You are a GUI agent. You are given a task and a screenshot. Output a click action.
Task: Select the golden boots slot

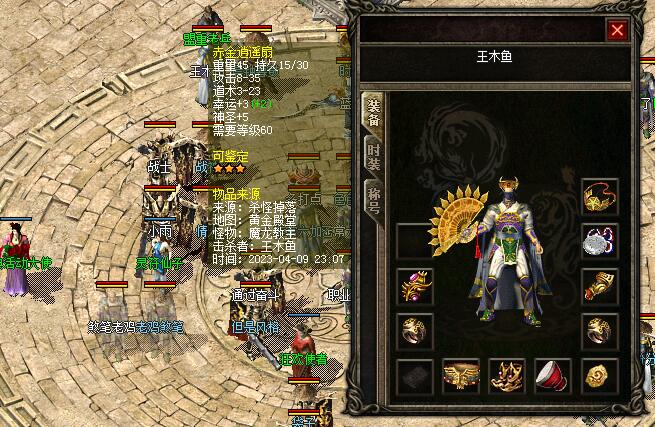[507, 376]
